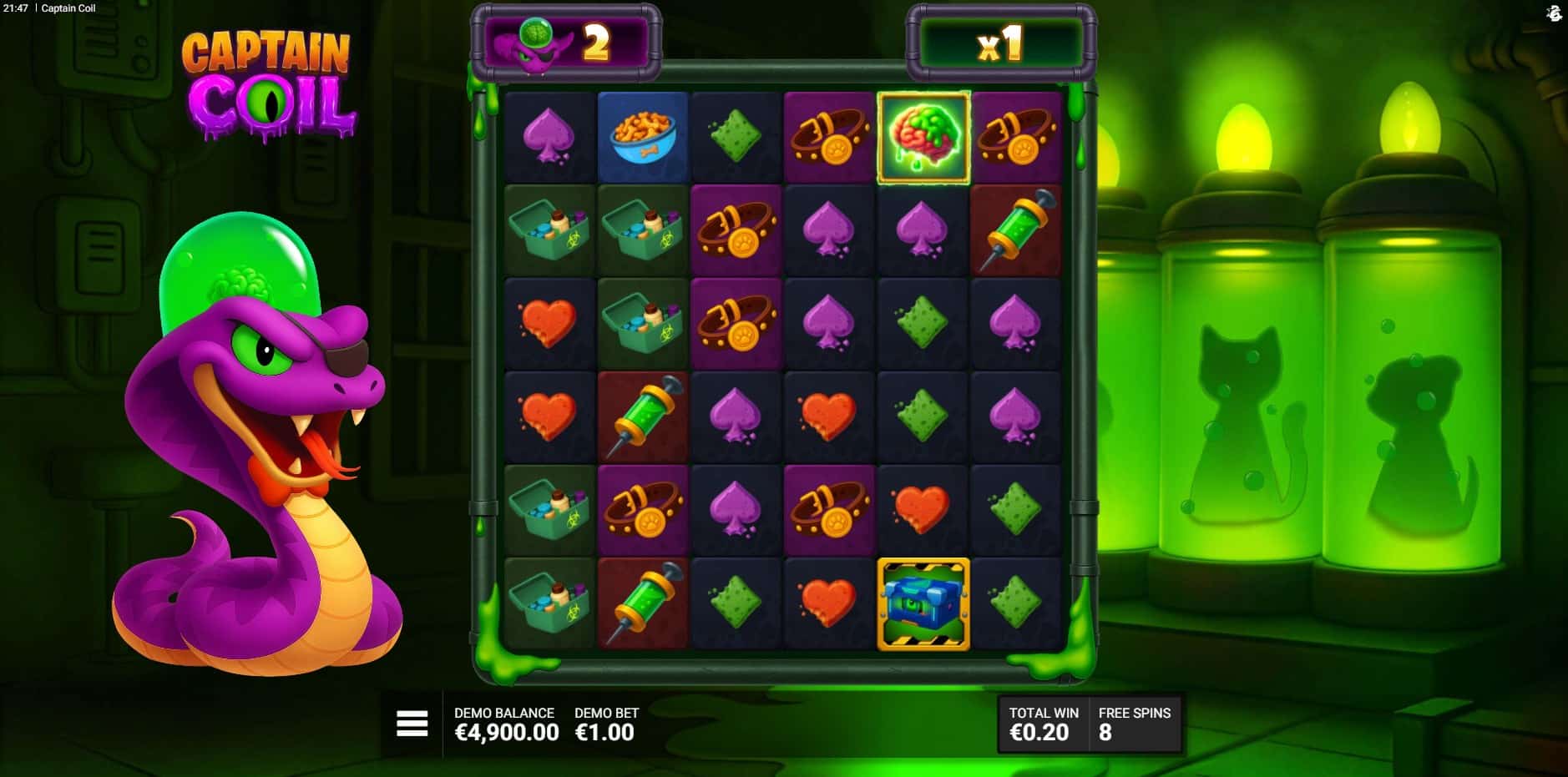Screen dimensions: 1568x777
Task: Click the provider logo icon in the corner
Action: click(x=1553, y=13)
